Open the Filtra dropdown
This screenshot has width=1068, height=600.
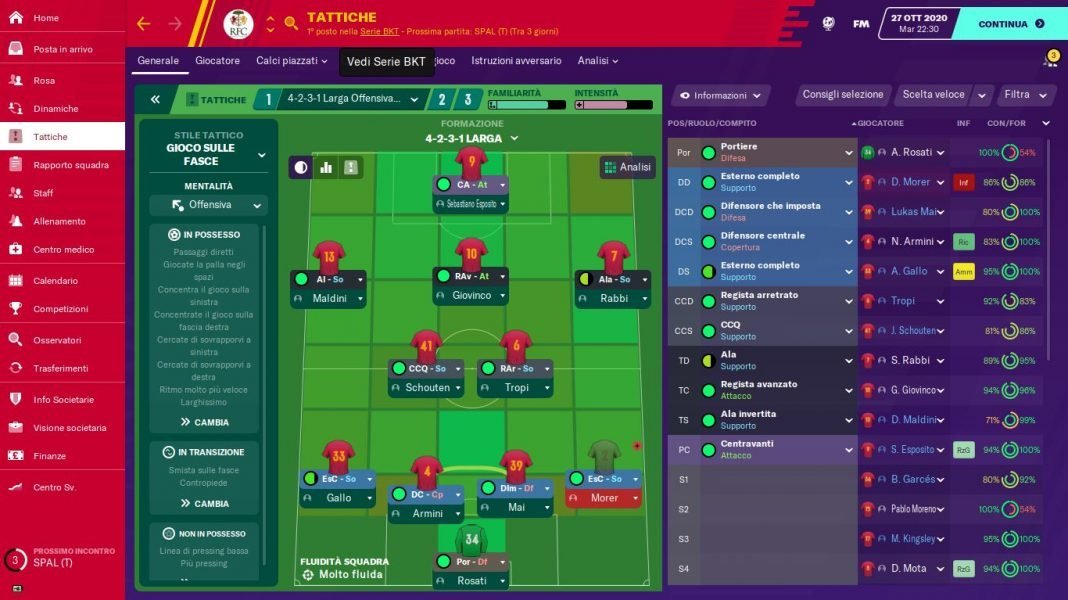(1026, 95)
